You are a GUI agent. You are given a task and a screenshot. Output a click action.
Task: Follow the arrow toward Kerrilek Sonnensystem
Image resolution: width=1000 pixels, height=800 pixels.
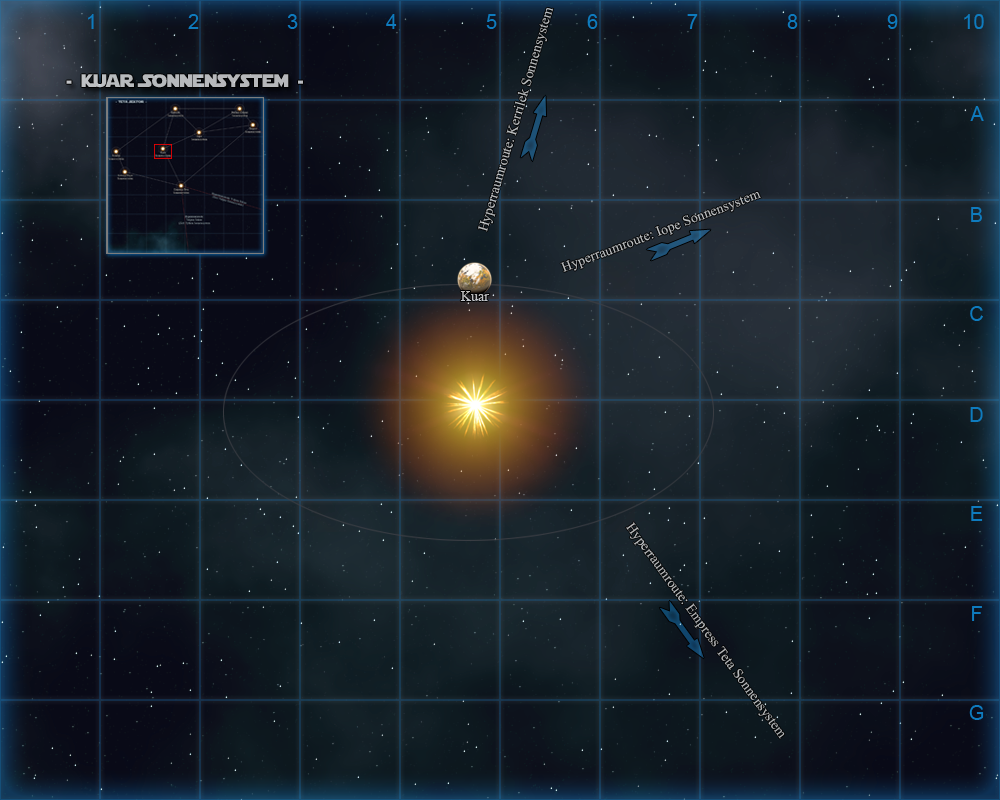[535, 128]
